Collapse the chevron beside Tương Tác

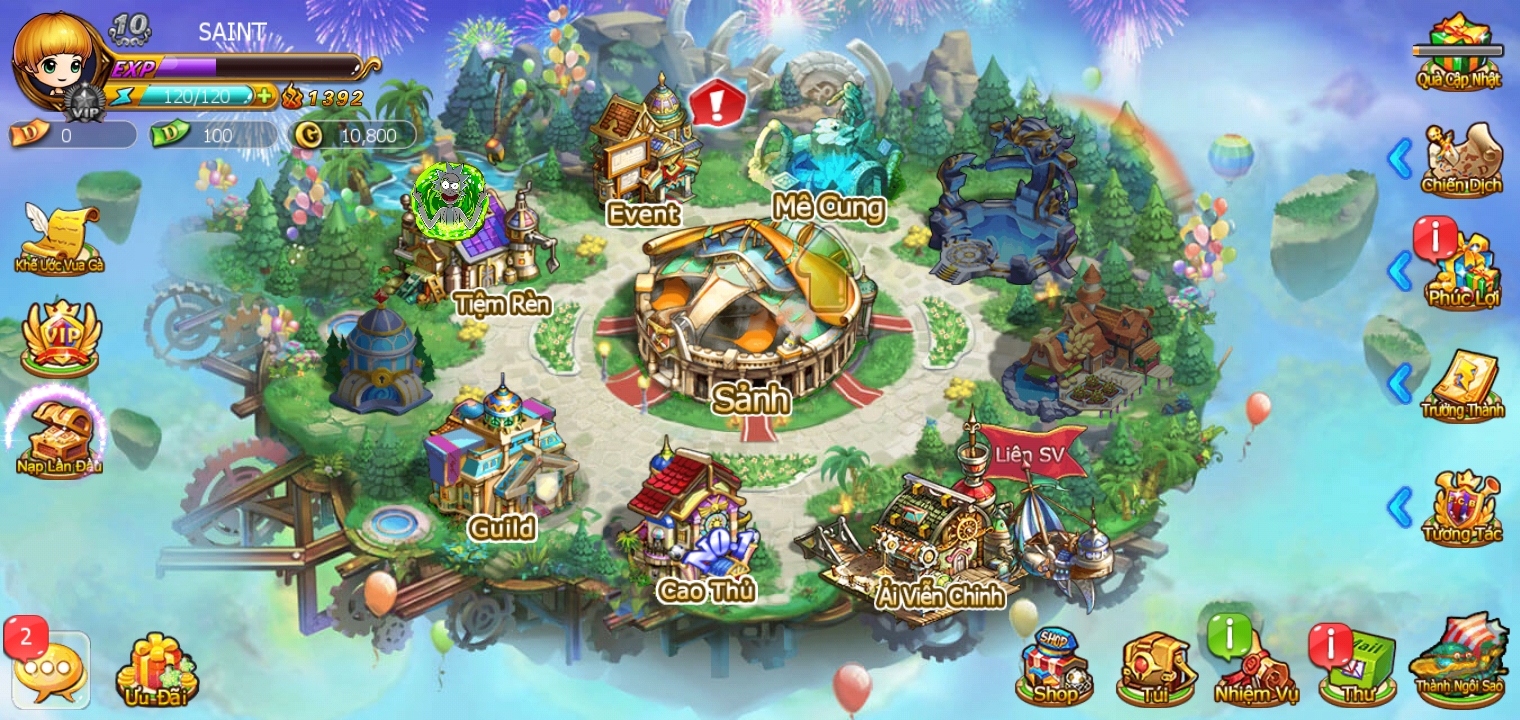tap(1401, 508)
